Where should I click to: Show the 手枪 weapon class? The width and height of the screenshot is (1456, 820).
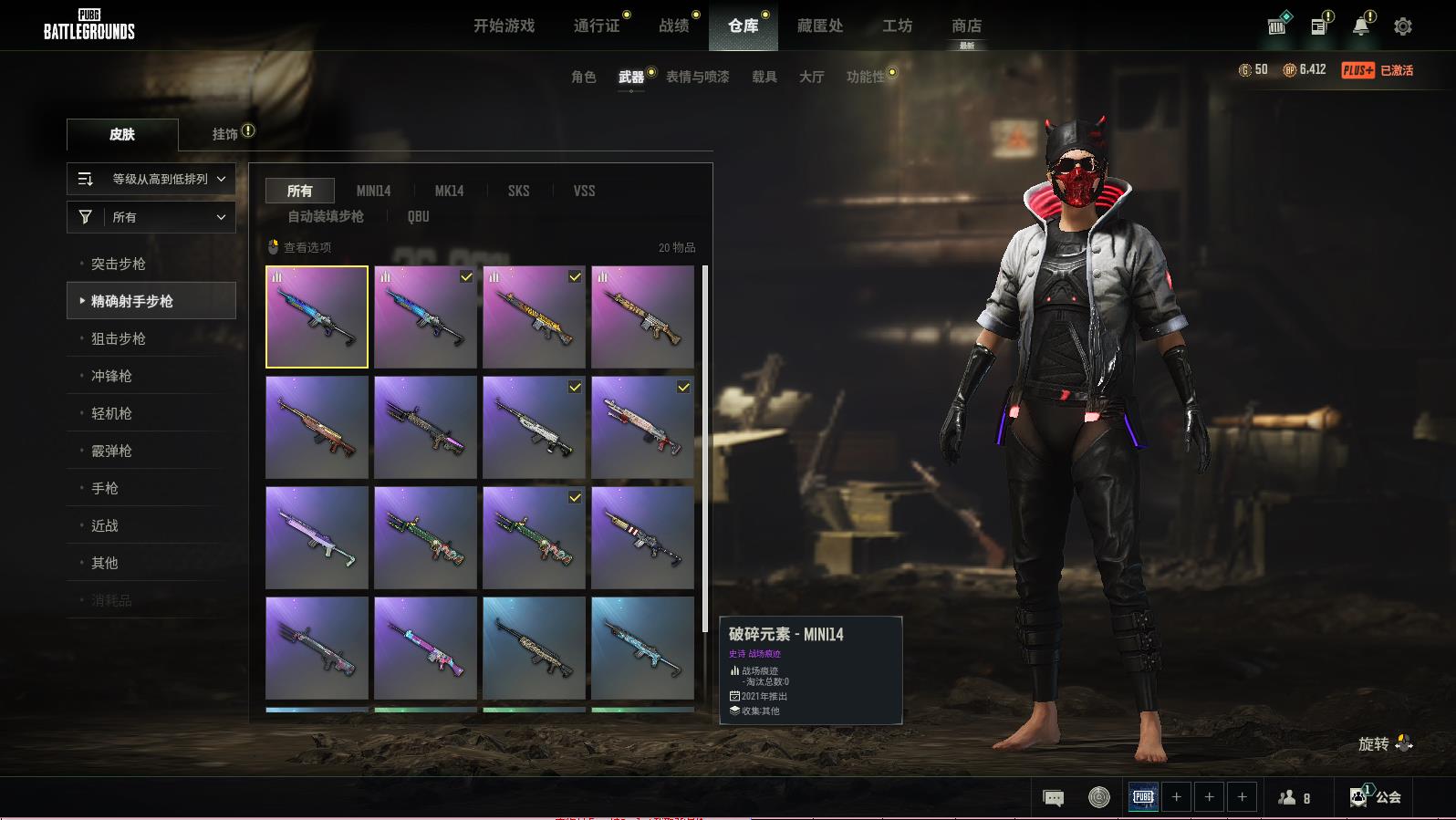tap(105, 488)
